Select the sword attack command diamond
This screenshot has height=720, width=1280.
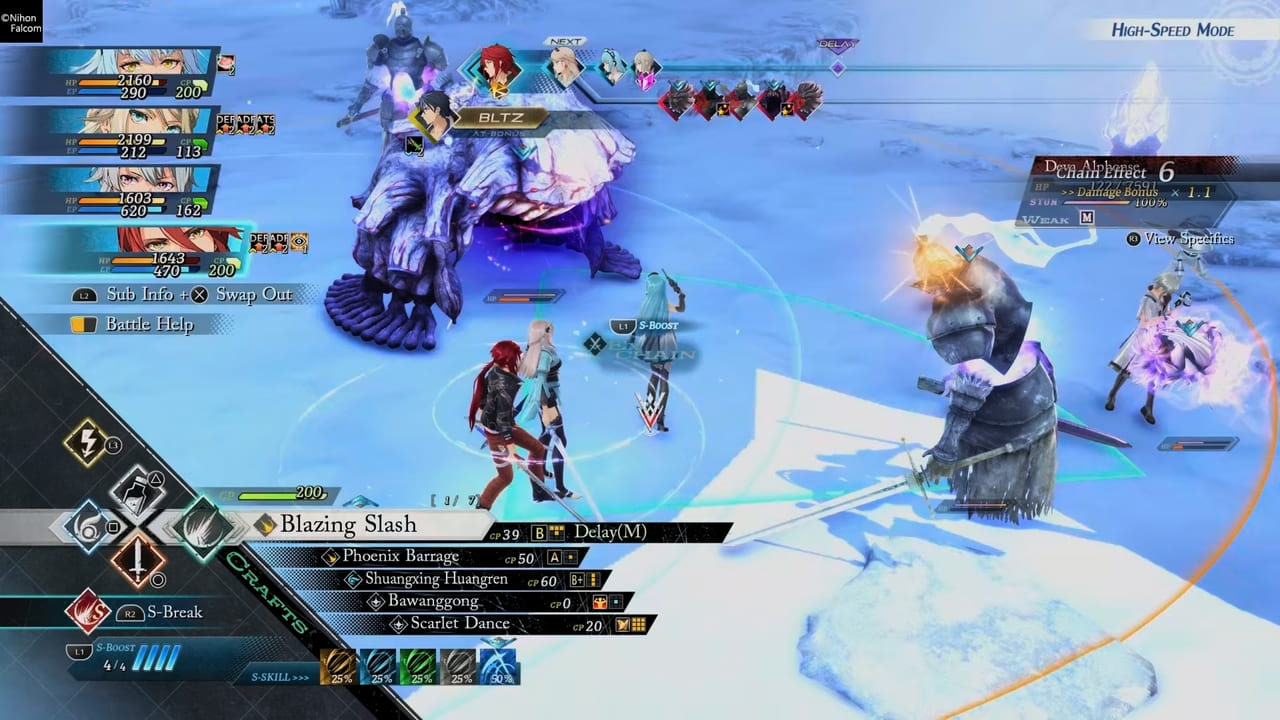tap(138, 560)
